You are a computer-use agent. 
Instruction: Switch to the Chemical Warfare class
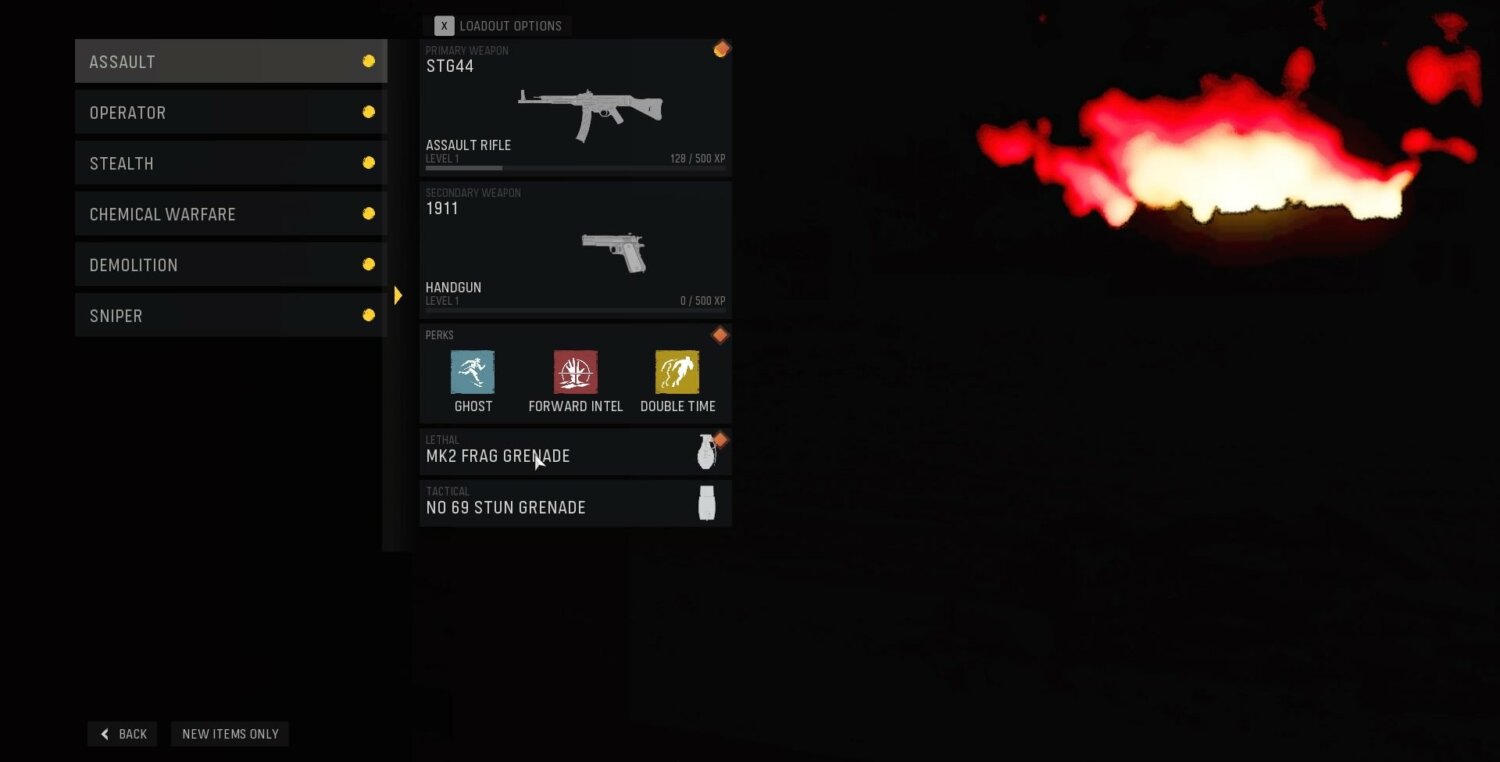pos(230,213)
